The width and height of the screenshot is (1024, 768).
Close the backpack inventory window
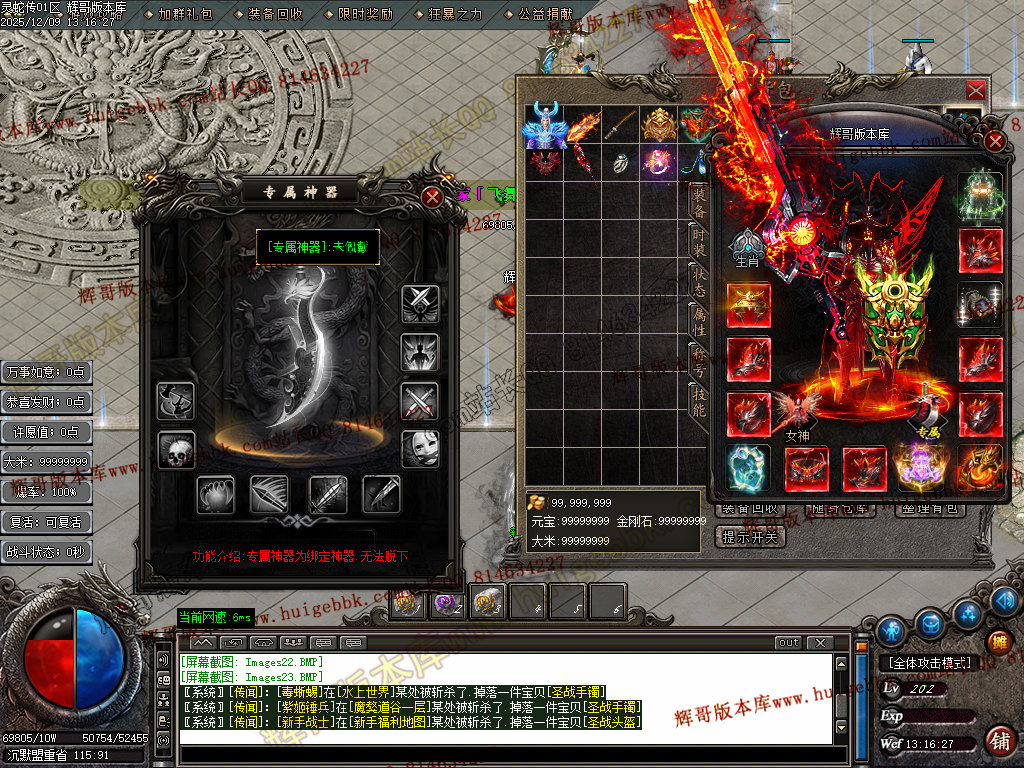pyautogui.click(x=976, y=91)
